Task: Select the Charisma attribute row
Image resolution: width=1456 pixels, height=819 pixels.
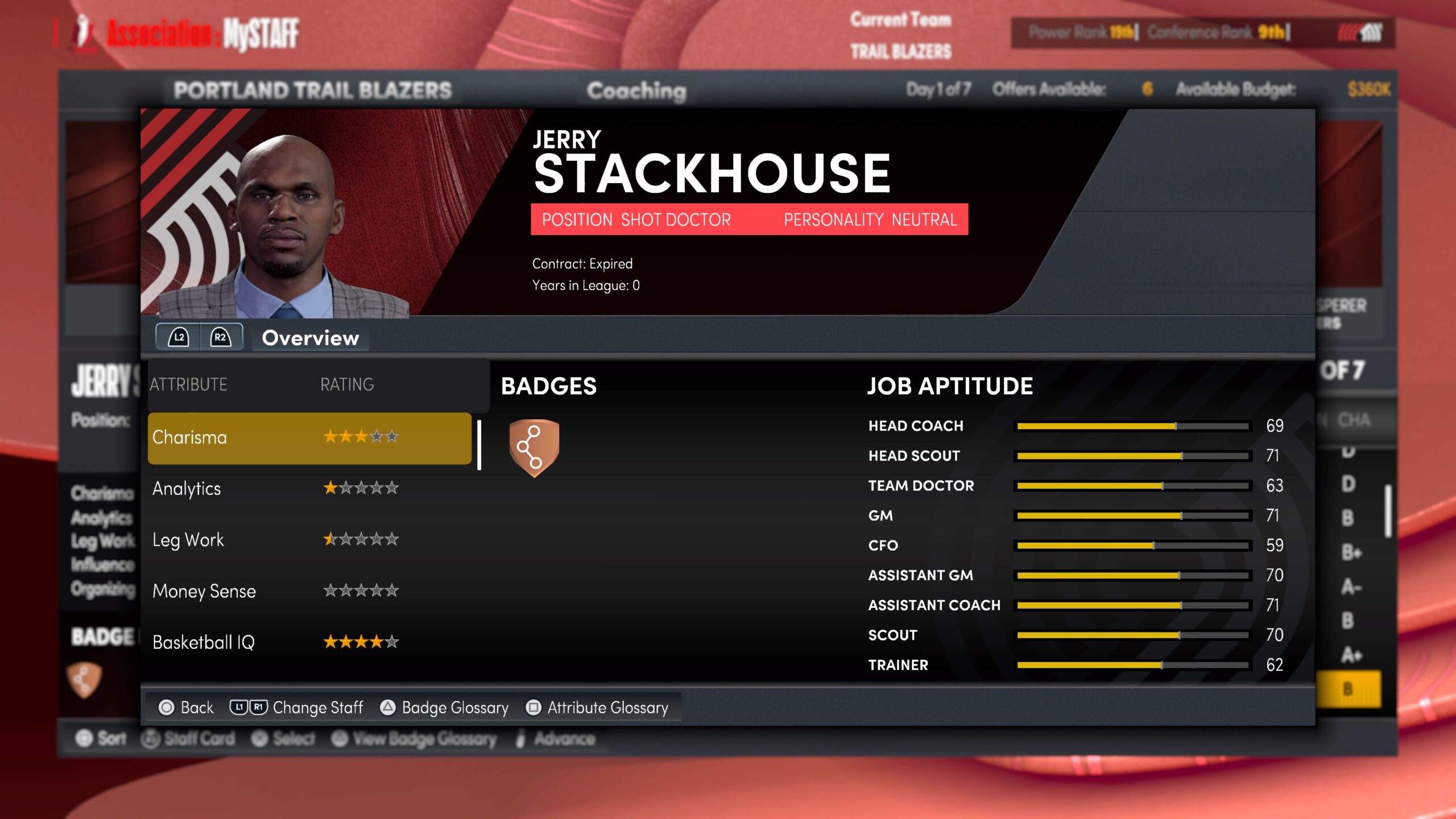Action: [x=310, y=438]
